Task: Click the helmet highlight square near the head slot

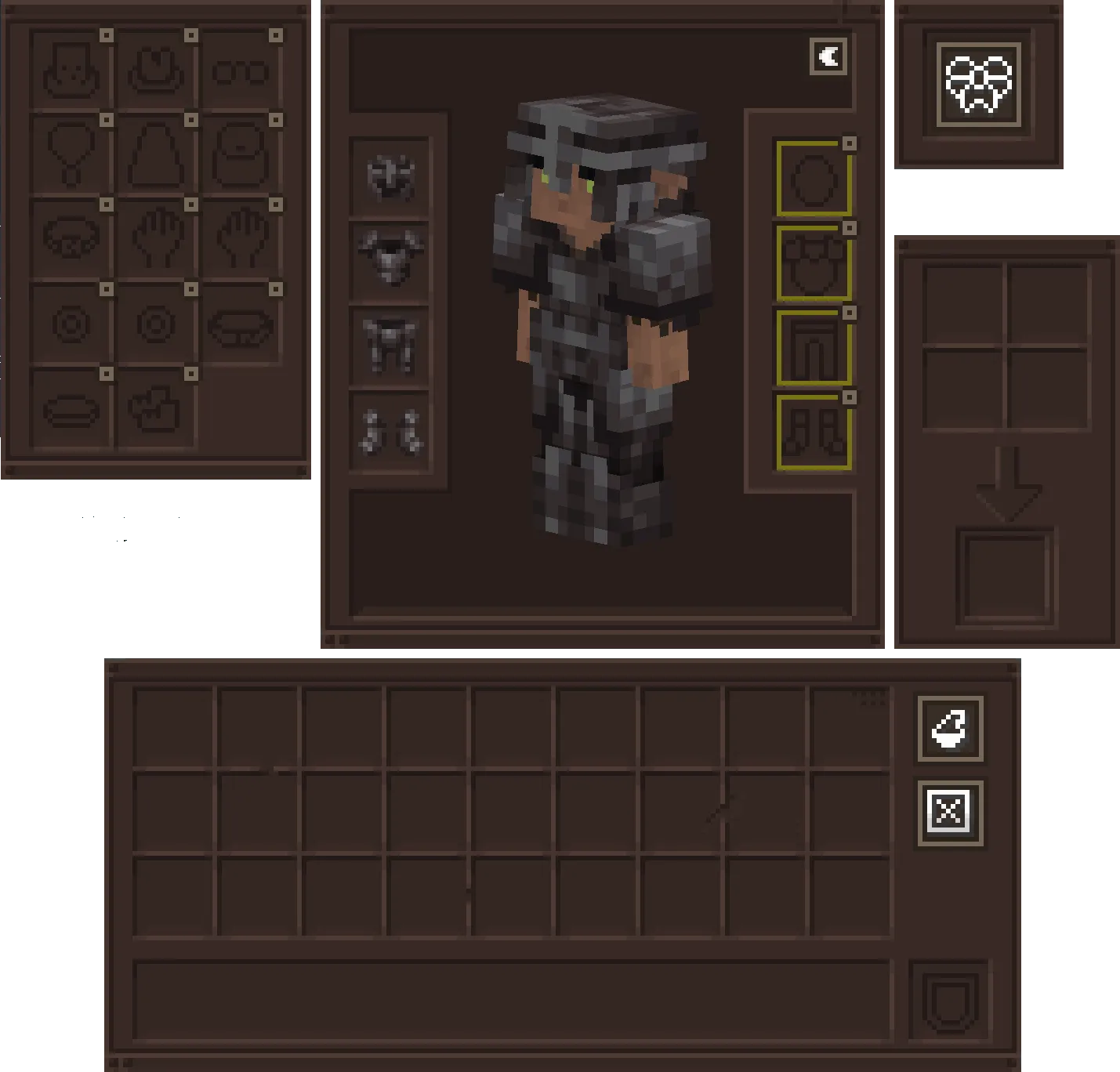Action: pos(848,143)
